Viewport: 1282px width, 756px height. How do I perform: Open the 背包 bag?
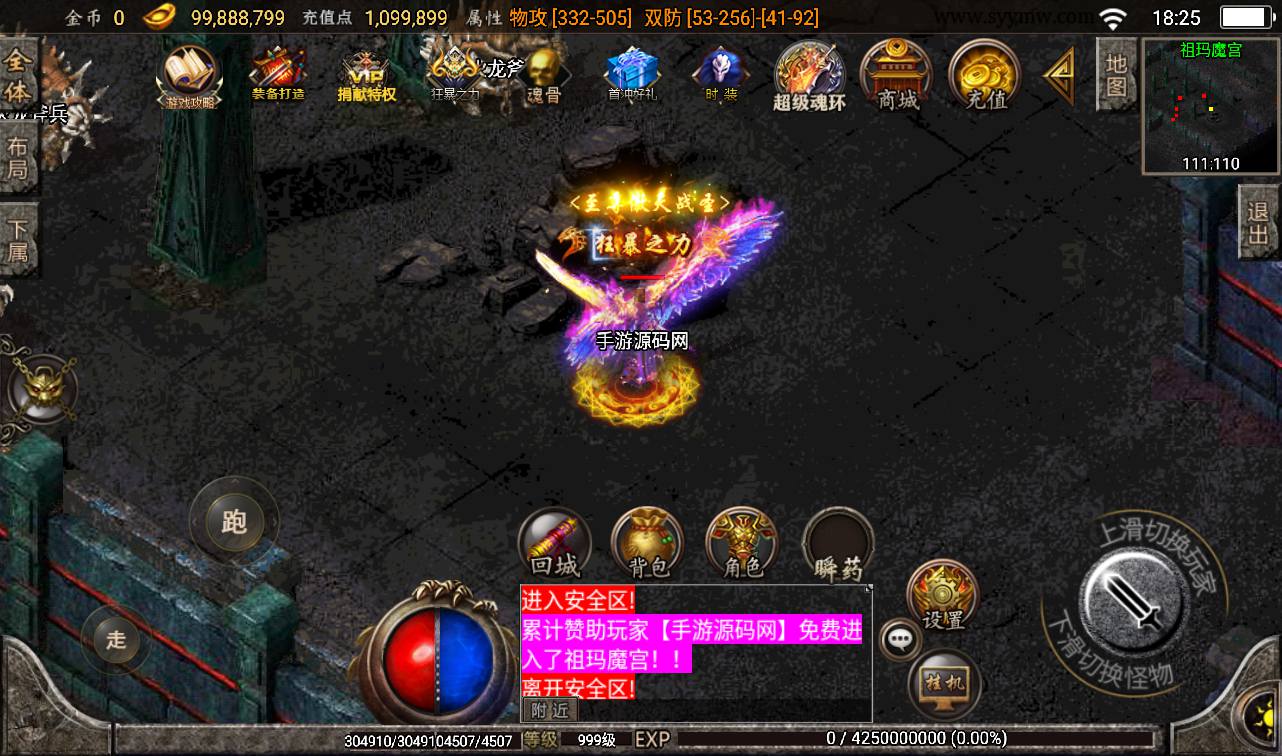click(648, 545)
